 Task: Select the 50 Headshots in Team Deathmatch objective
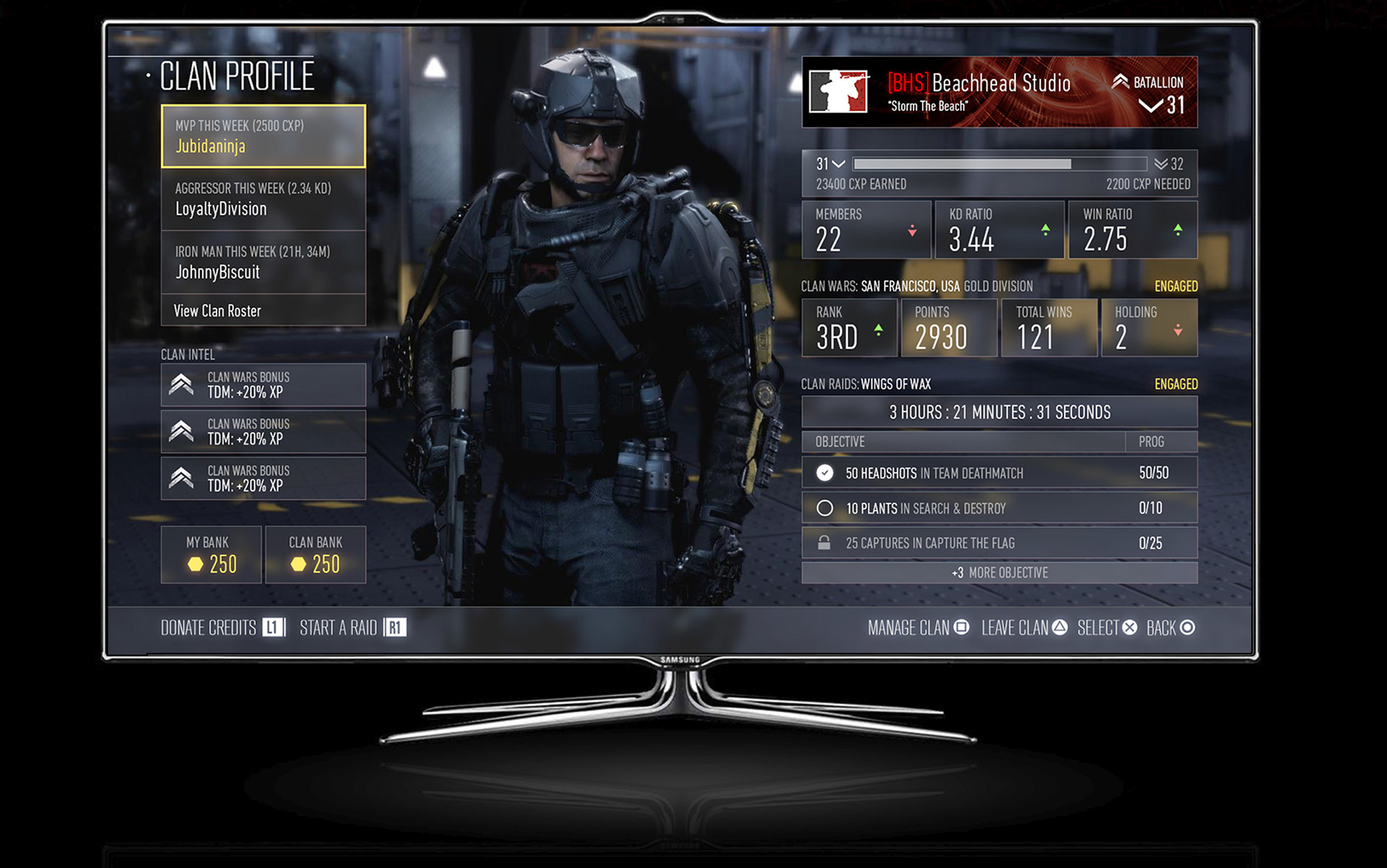click(x=999, y=473)
